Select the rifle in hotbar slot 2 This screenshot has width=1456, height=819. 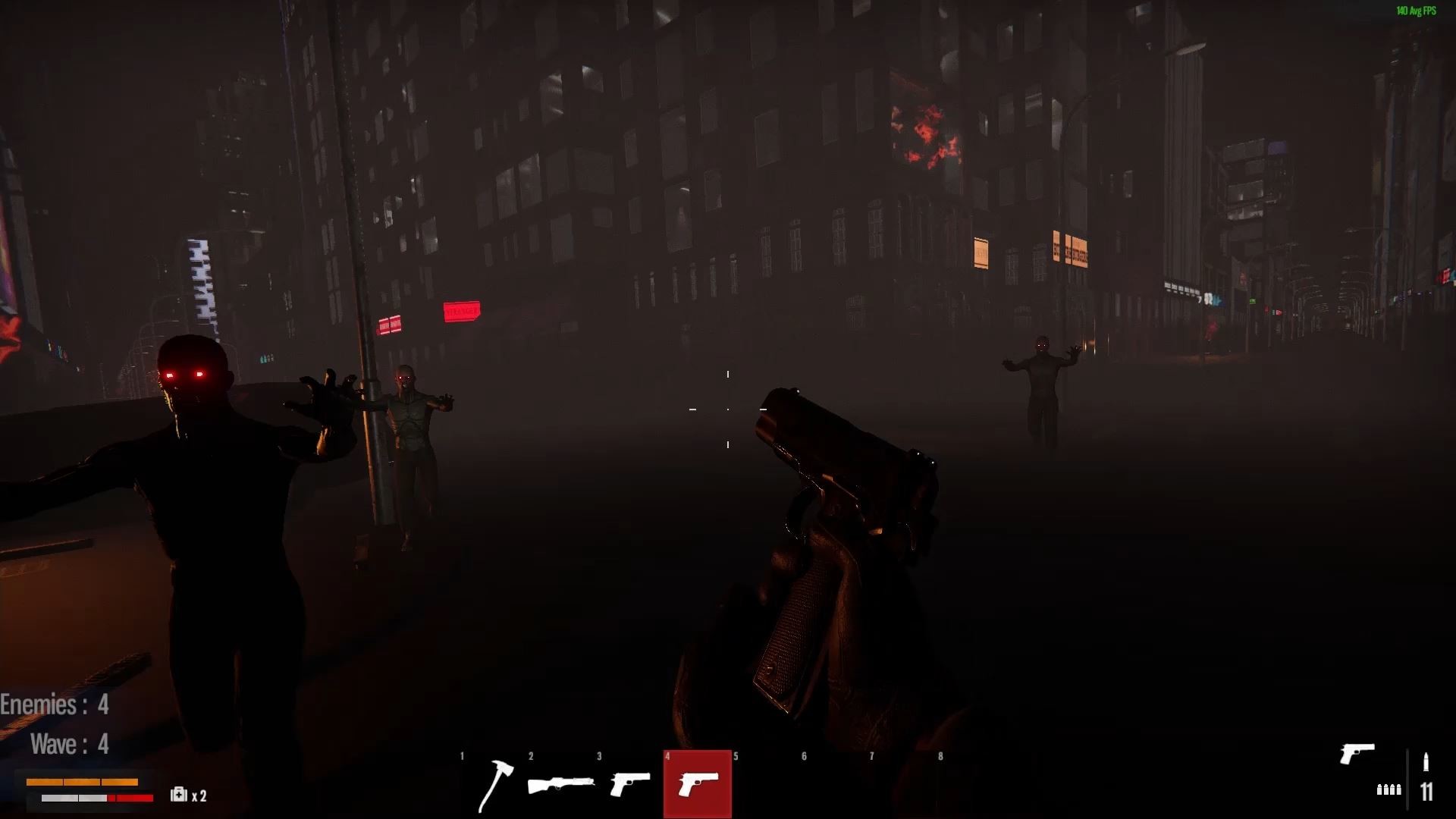click(563, 783)
